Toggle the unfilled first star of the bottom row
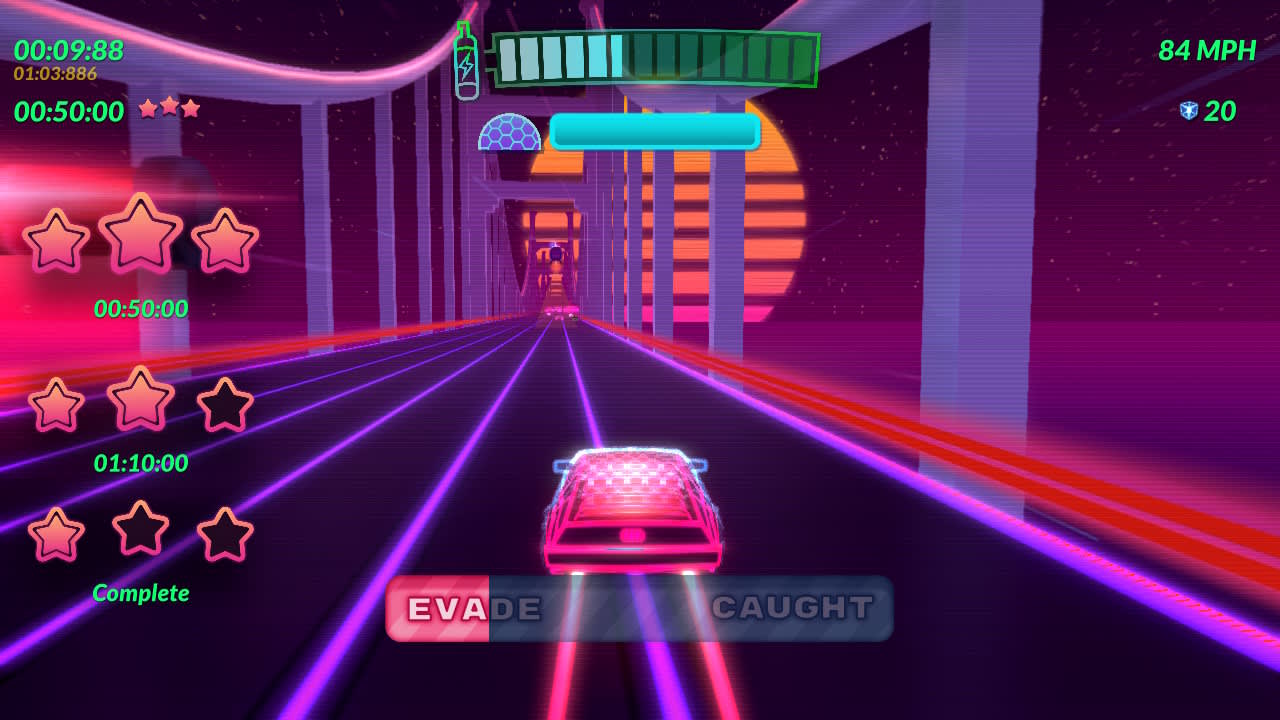Screen dimensions: 1280x720 [57, 535]
